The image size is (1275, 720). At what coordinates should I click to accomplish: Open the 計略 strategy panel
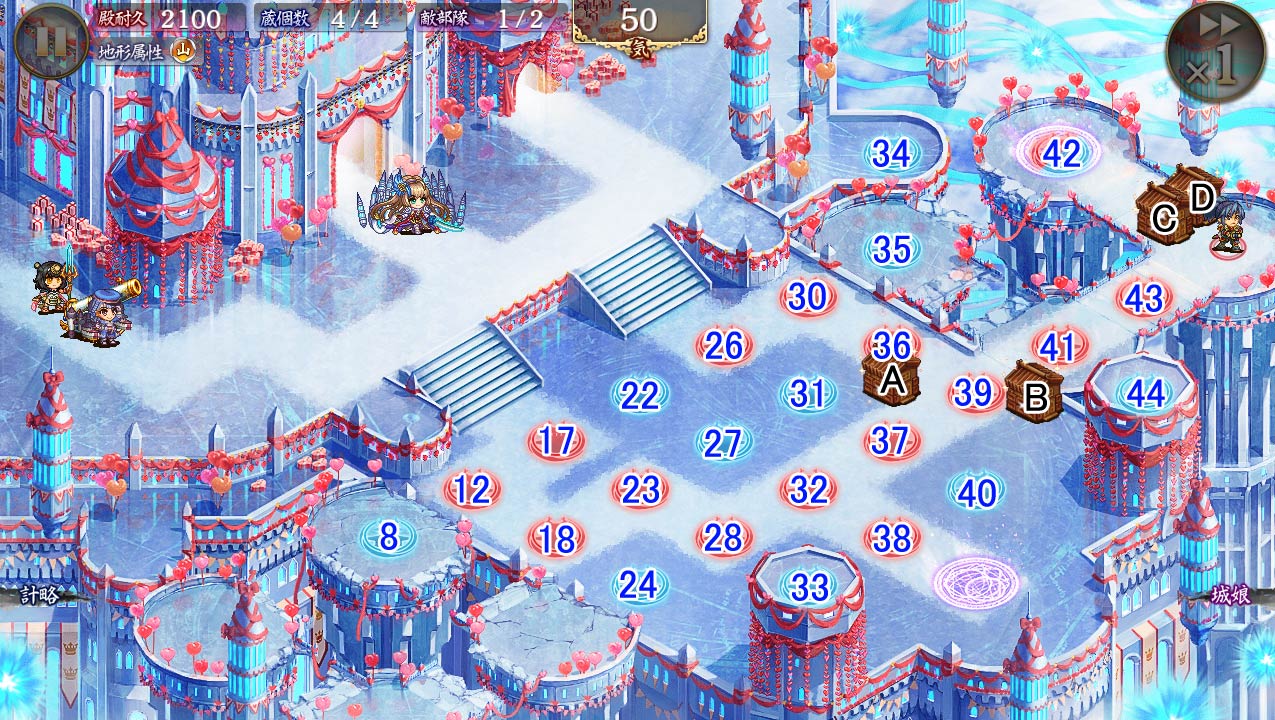[38, 595]
